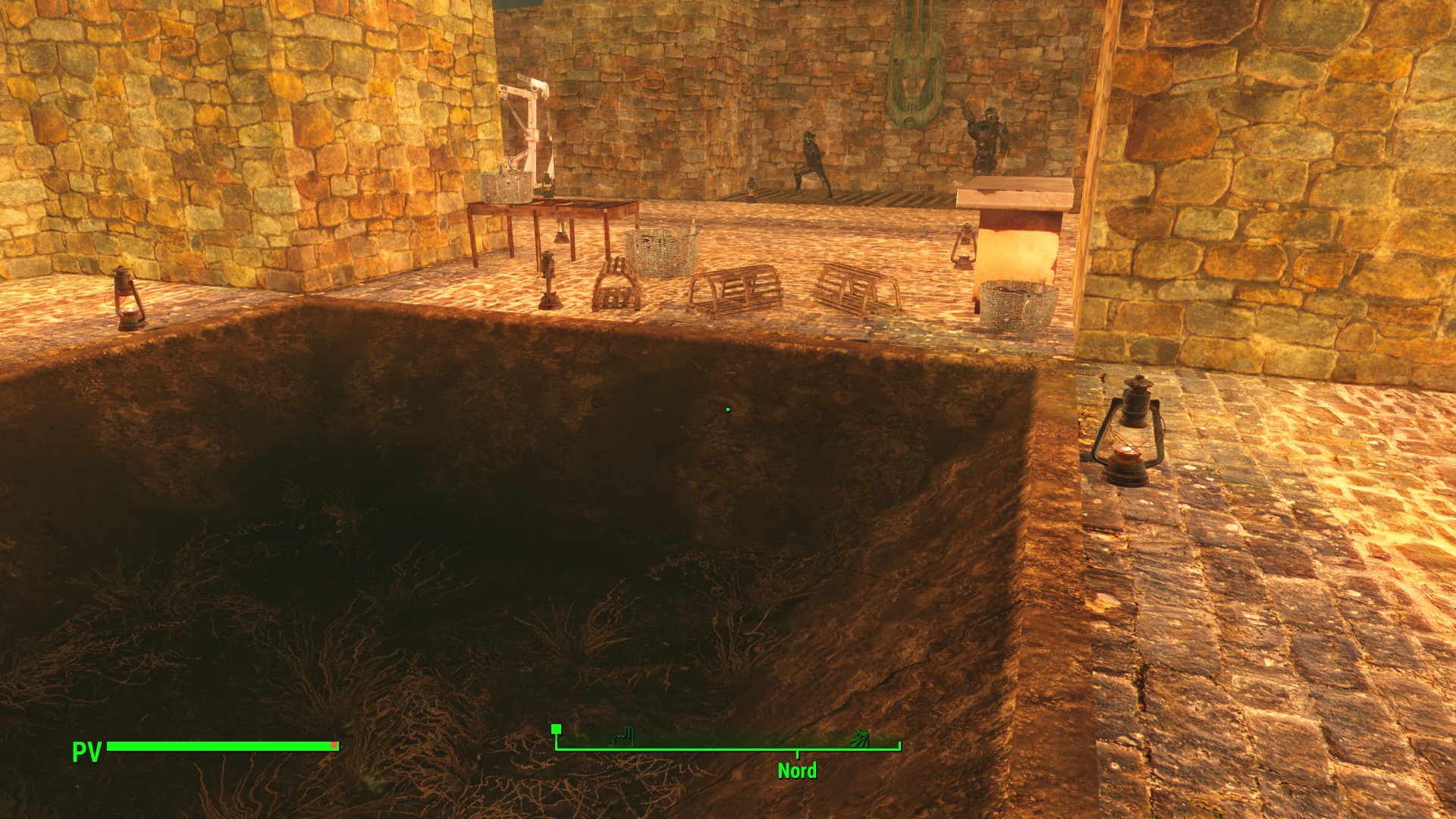The height and width of the screenshot is (819, 1456).
Task: Click the Nord heading on the compass
Action: point(797,770)
